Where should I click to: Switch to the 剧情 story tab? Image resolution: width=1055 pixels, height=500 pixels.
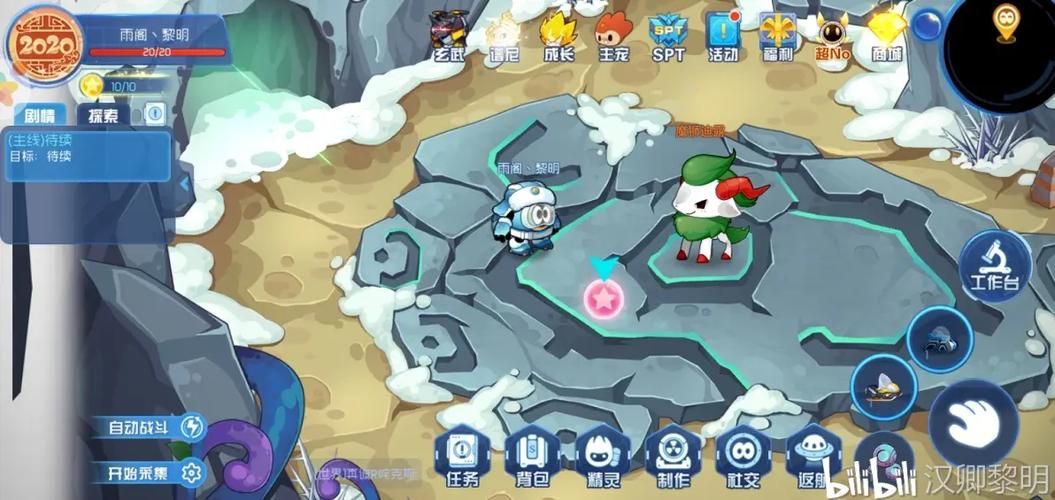(41, 115)
